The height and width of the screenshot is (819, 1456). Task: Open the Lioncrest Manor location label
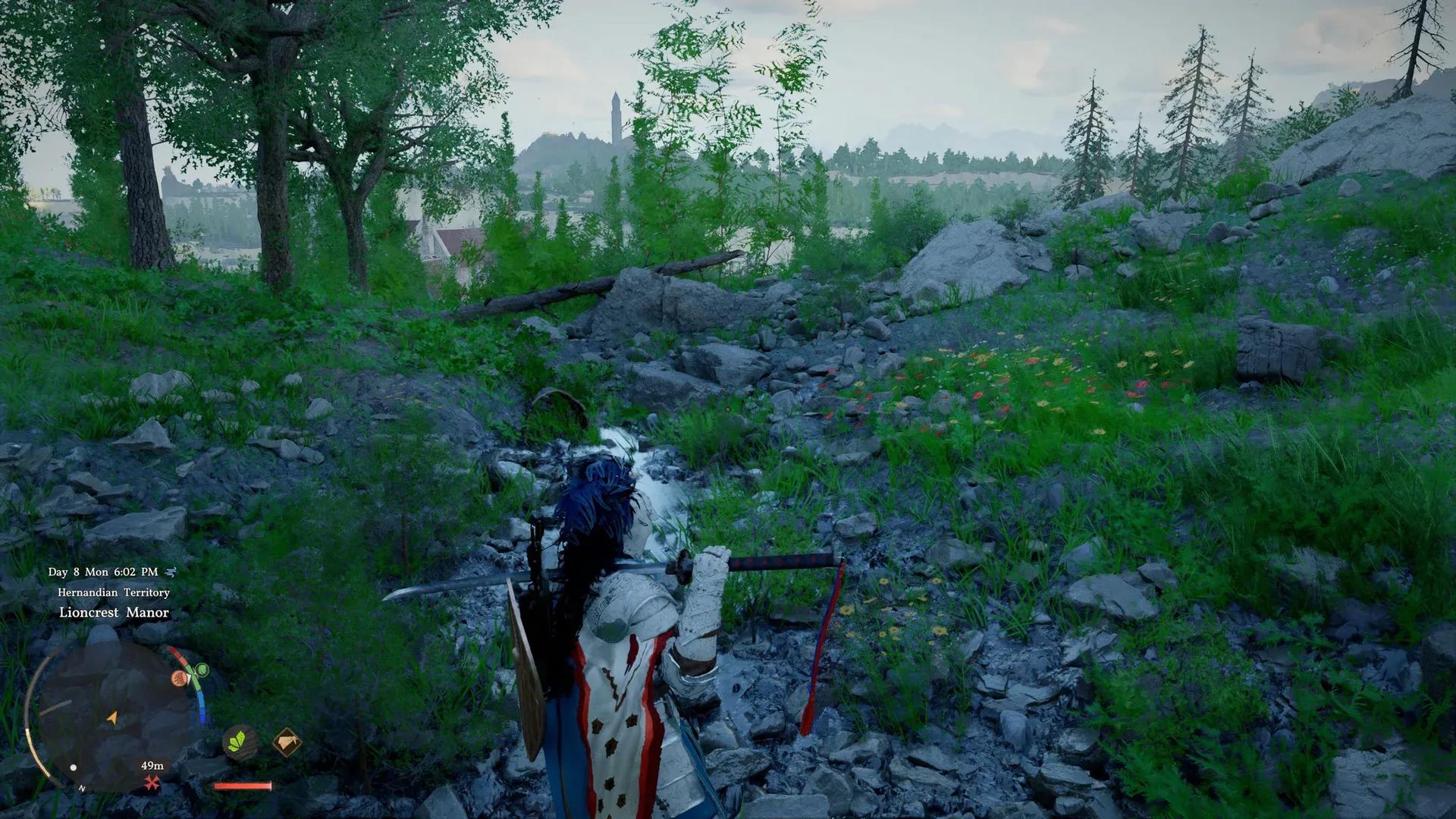[114, 613]
